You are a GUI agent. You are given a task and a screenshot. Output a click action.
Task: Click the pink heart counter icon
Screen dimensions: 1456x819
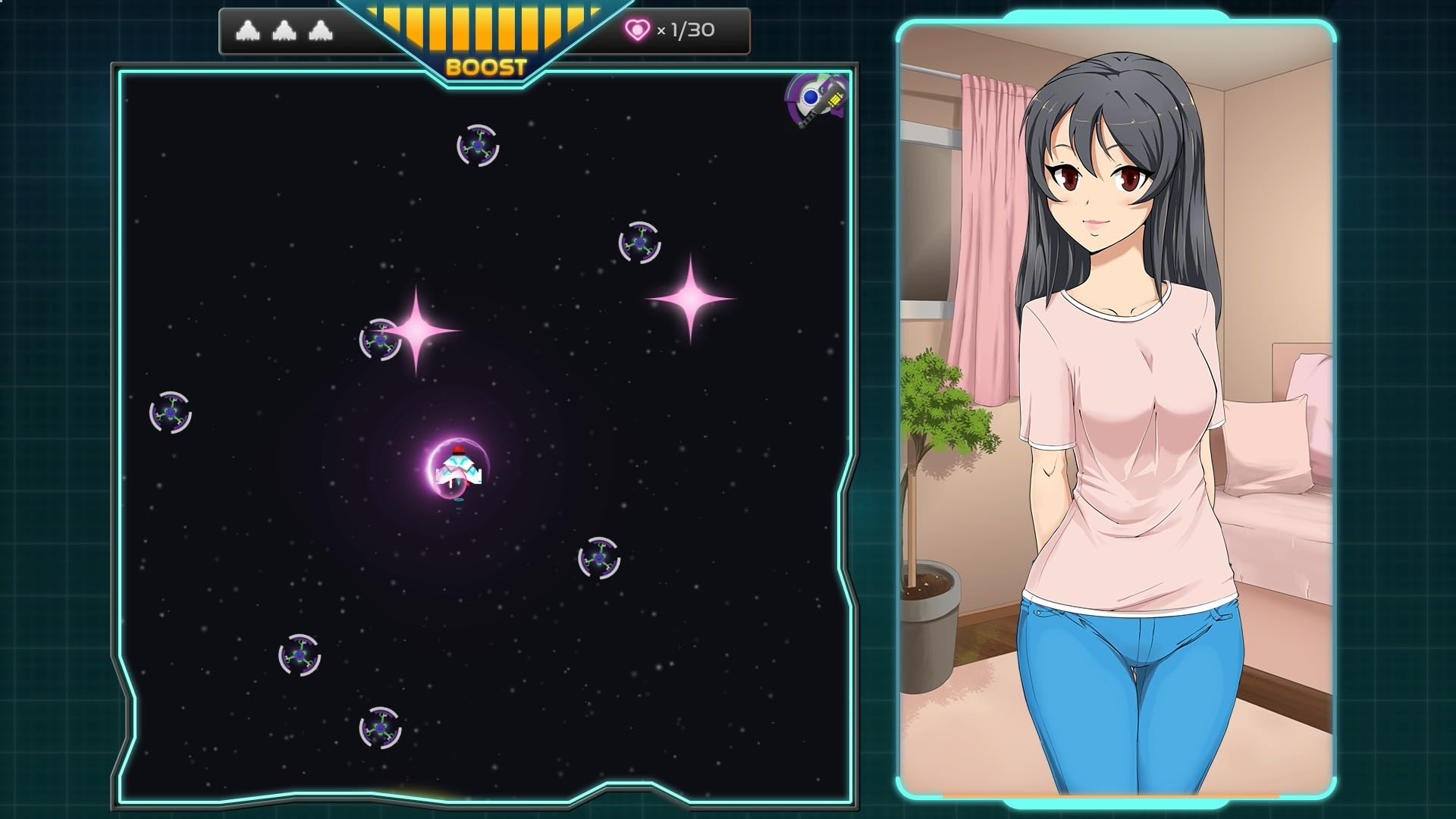coord(639,30)
